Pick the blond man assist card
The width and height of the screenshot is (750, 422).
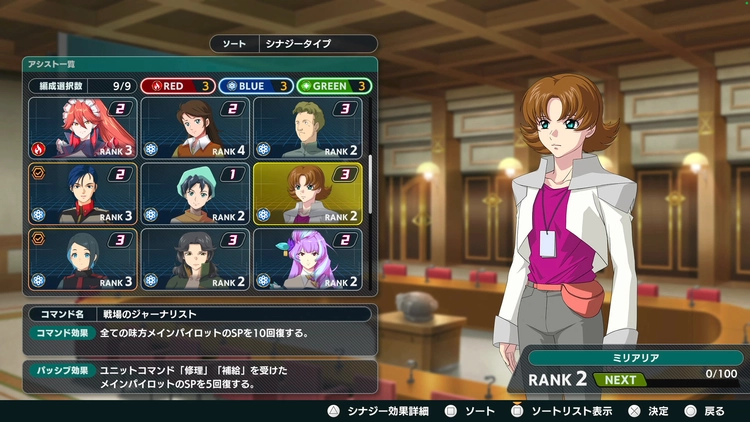click(x=308, y=128)
